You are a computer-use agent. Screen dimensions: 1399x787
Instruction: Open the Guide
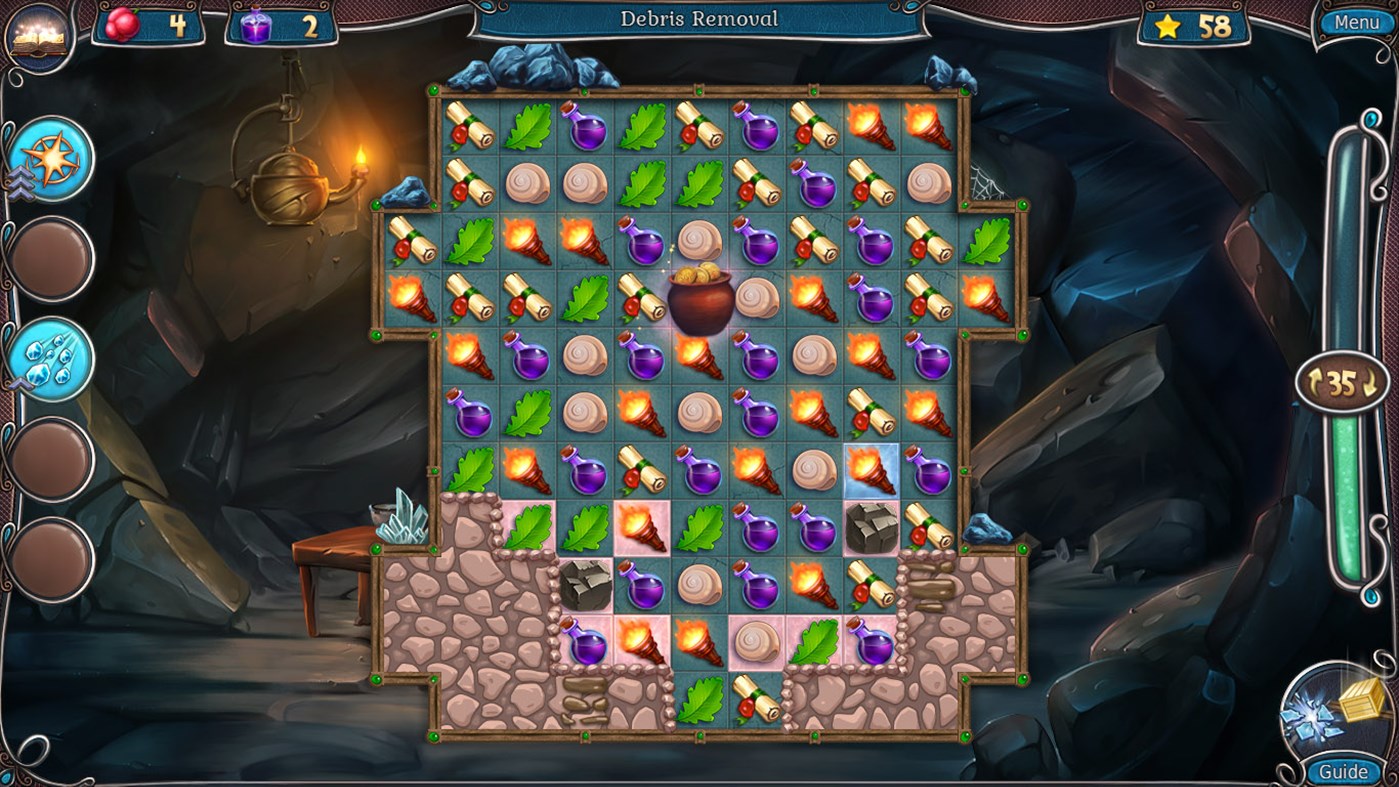point(1344,771)
